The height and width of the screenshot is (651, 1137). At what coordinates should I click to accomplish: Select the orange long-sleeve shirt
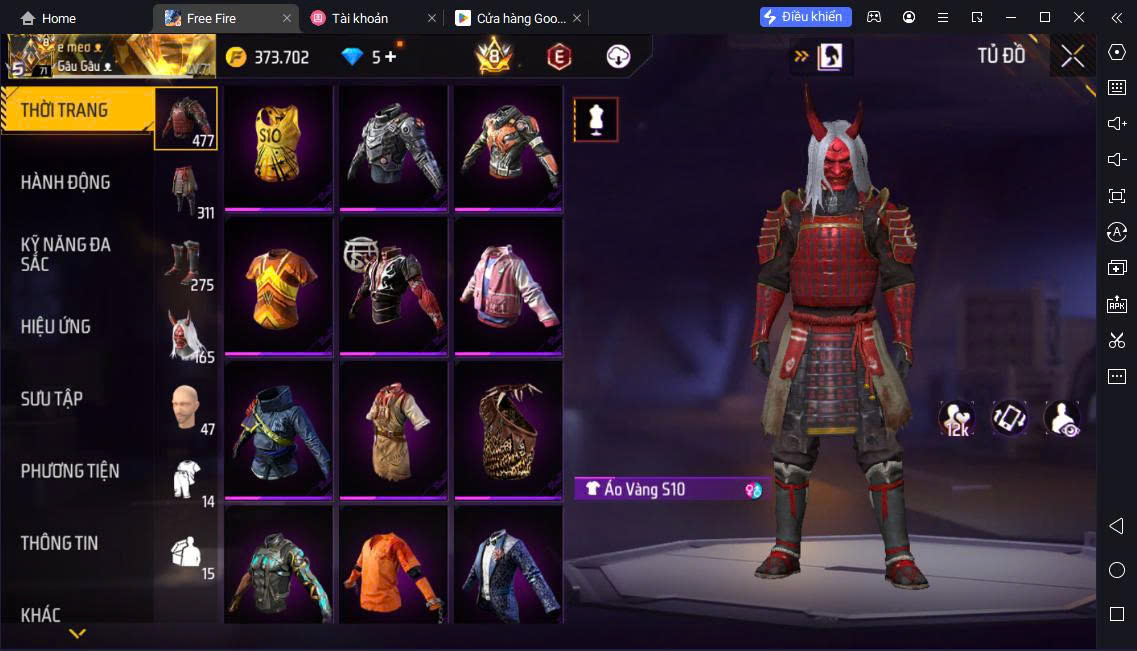[393, 567]
